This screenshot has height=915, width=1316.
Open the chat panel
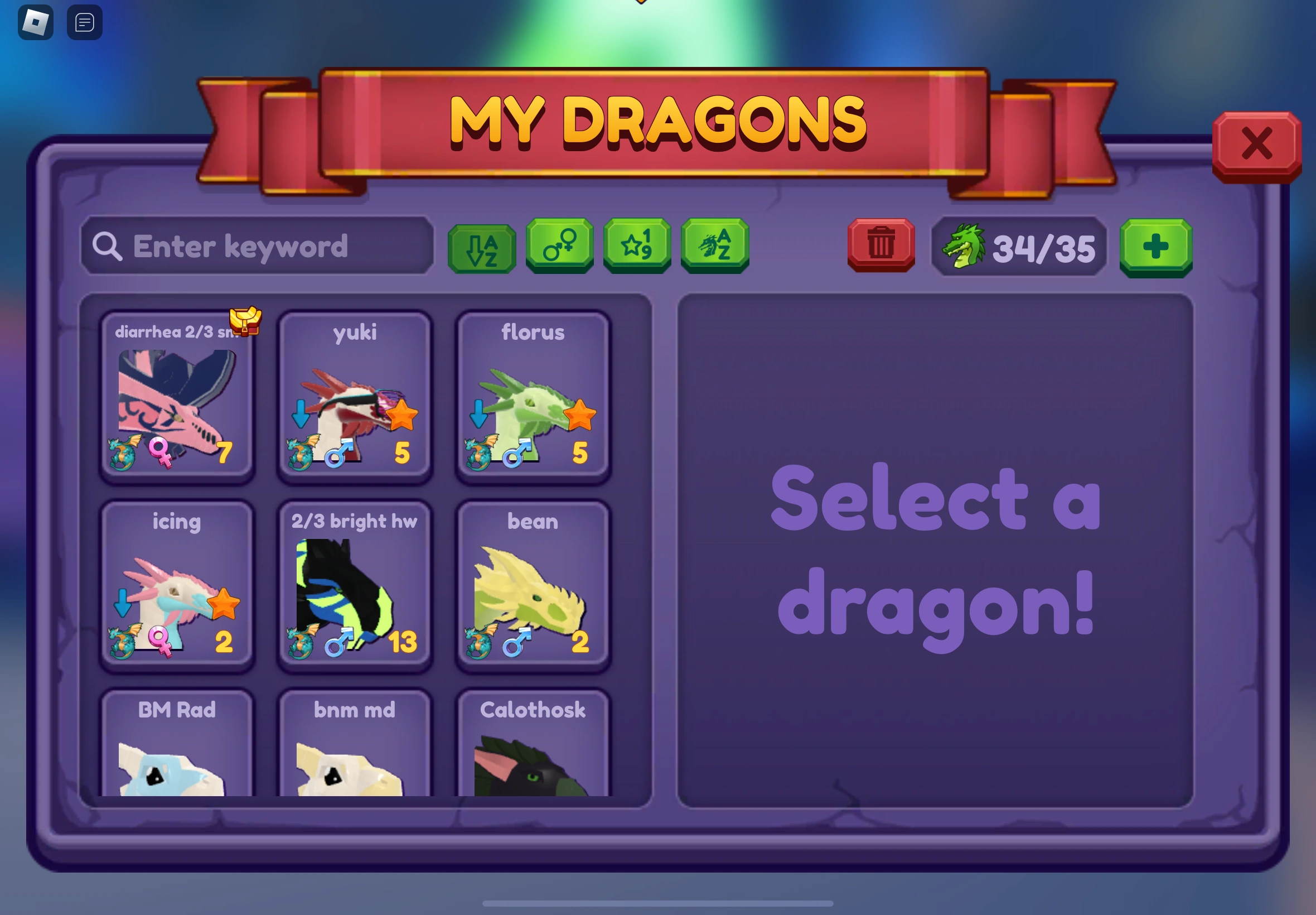click(x=84, y=22)
